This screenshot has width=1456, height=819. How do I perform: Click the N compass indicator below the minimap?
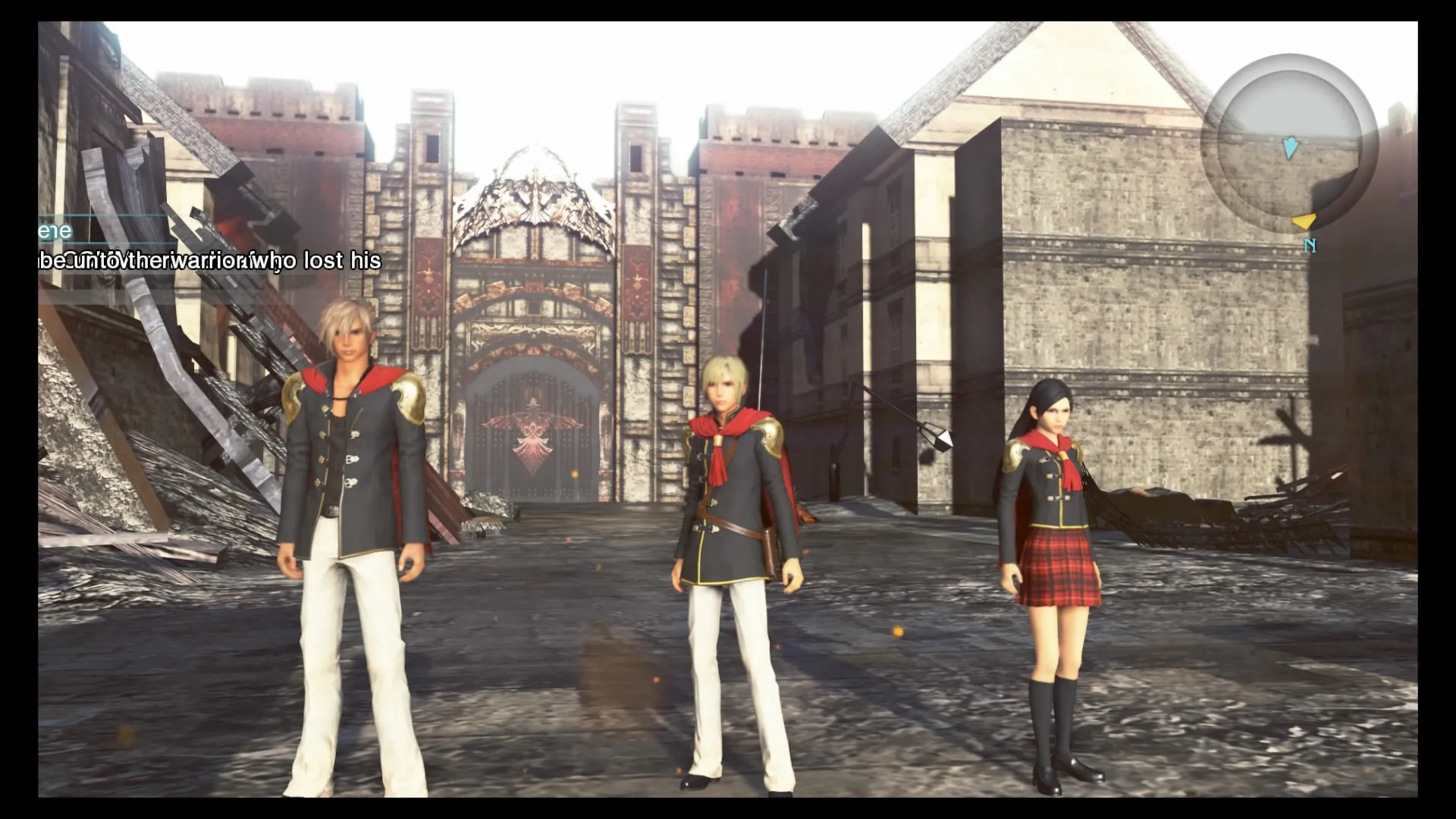tap(1310, 244)
